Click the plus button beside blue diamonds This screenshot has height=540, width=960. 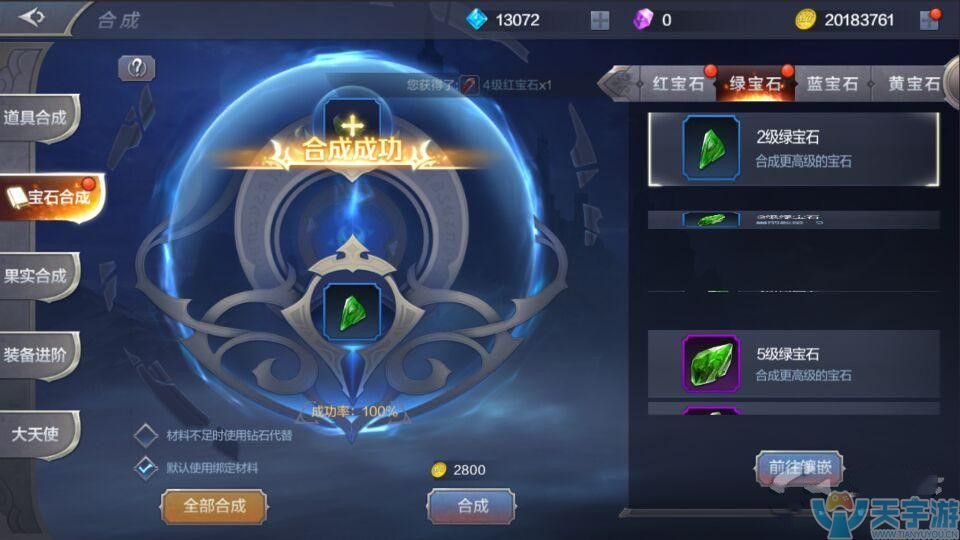(600, 20)
